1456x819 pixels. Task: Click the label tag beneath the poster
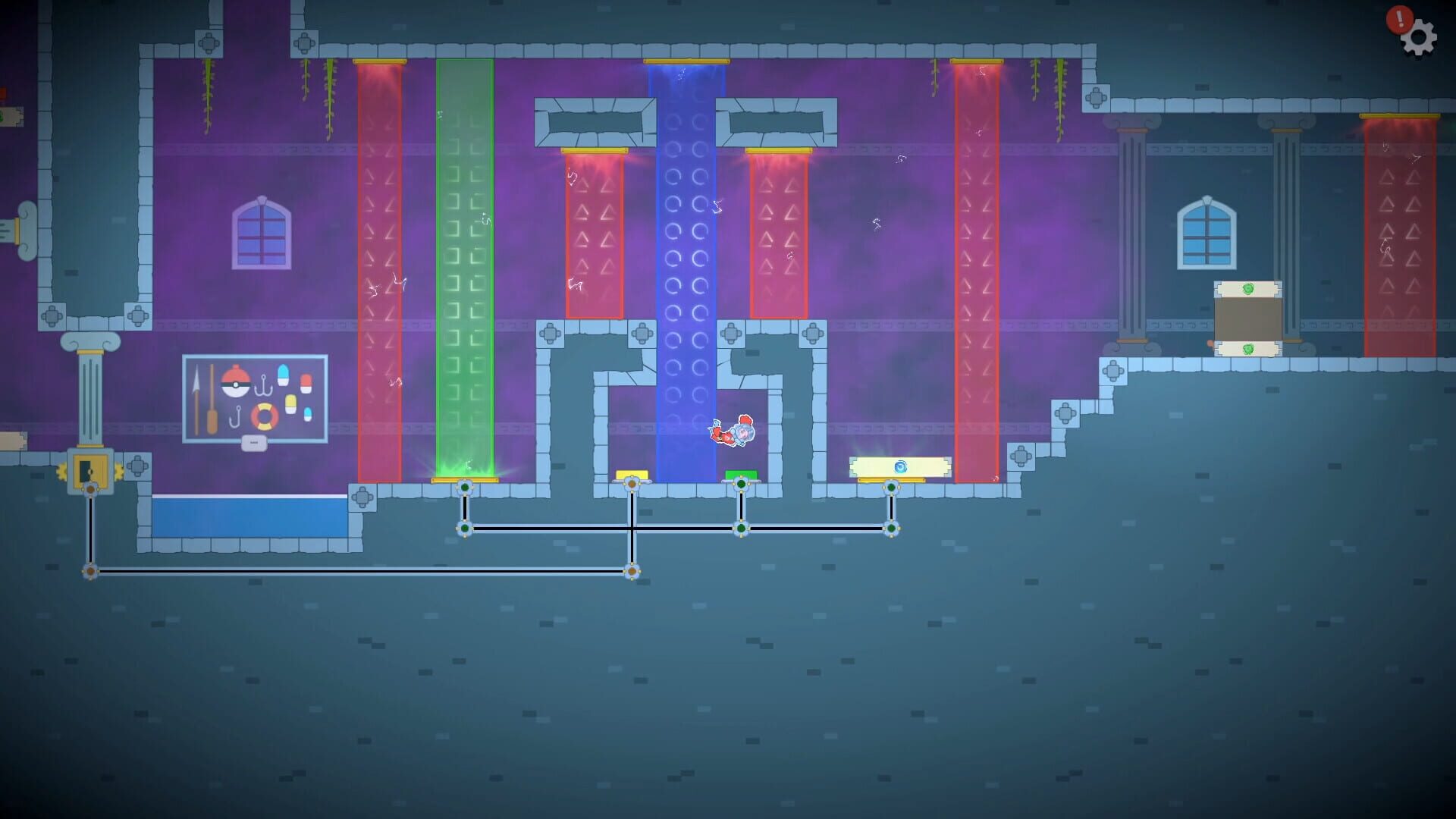click(254, 442)
